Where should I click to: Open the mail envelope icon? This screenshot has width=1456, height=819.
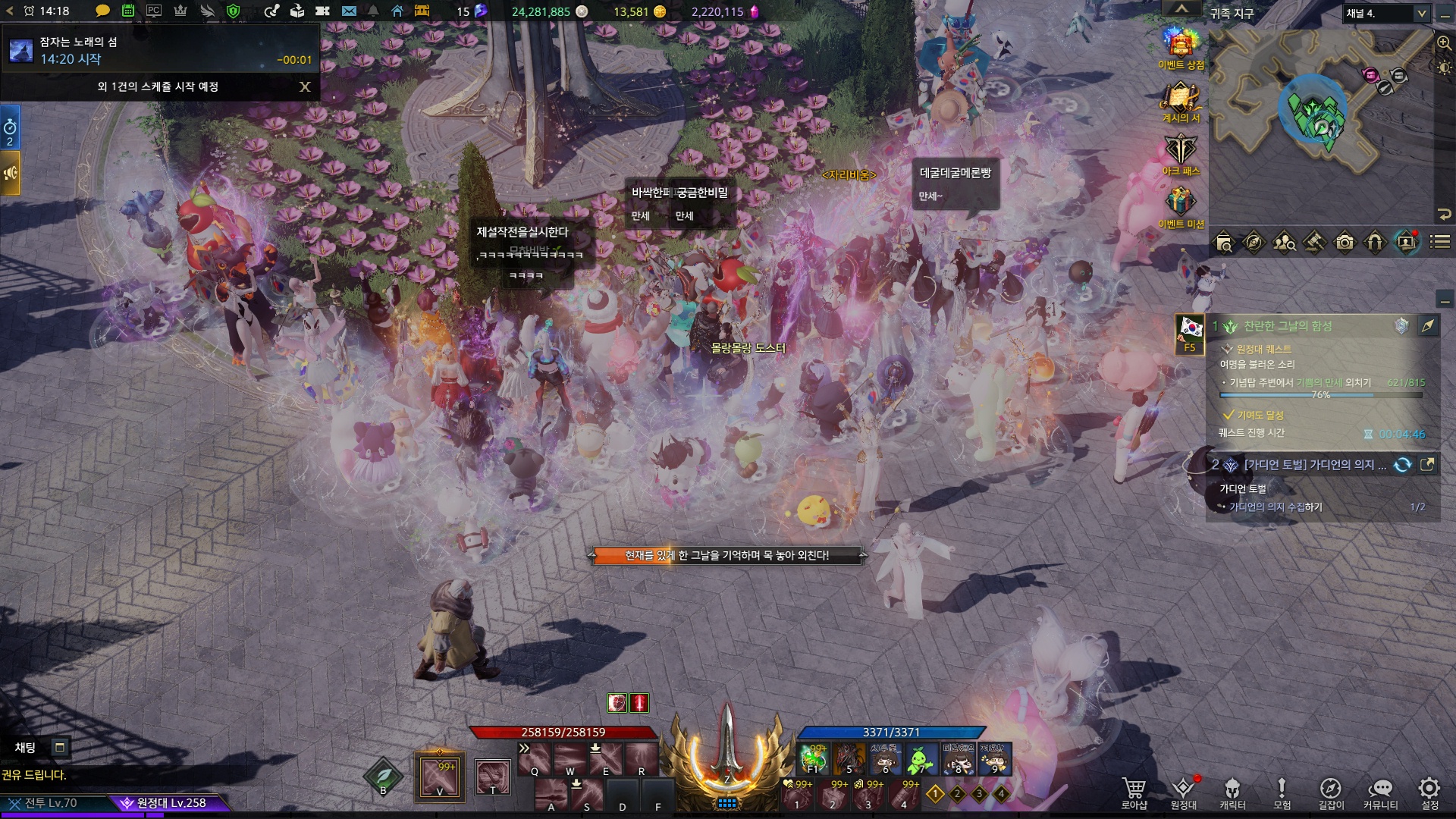[349, 11]
